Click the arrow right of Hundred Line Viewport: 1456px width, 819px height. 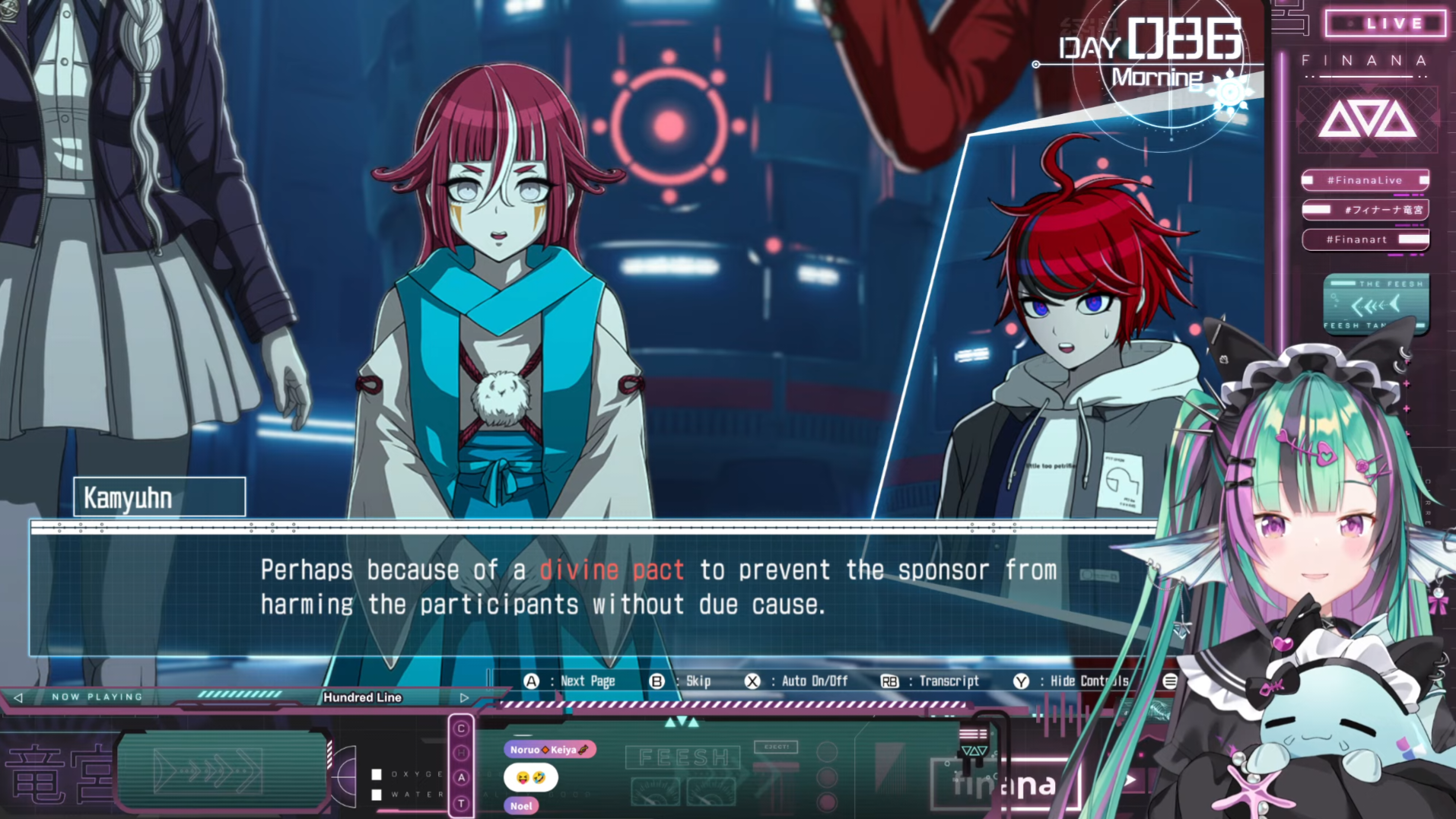(x=464, y=697)
